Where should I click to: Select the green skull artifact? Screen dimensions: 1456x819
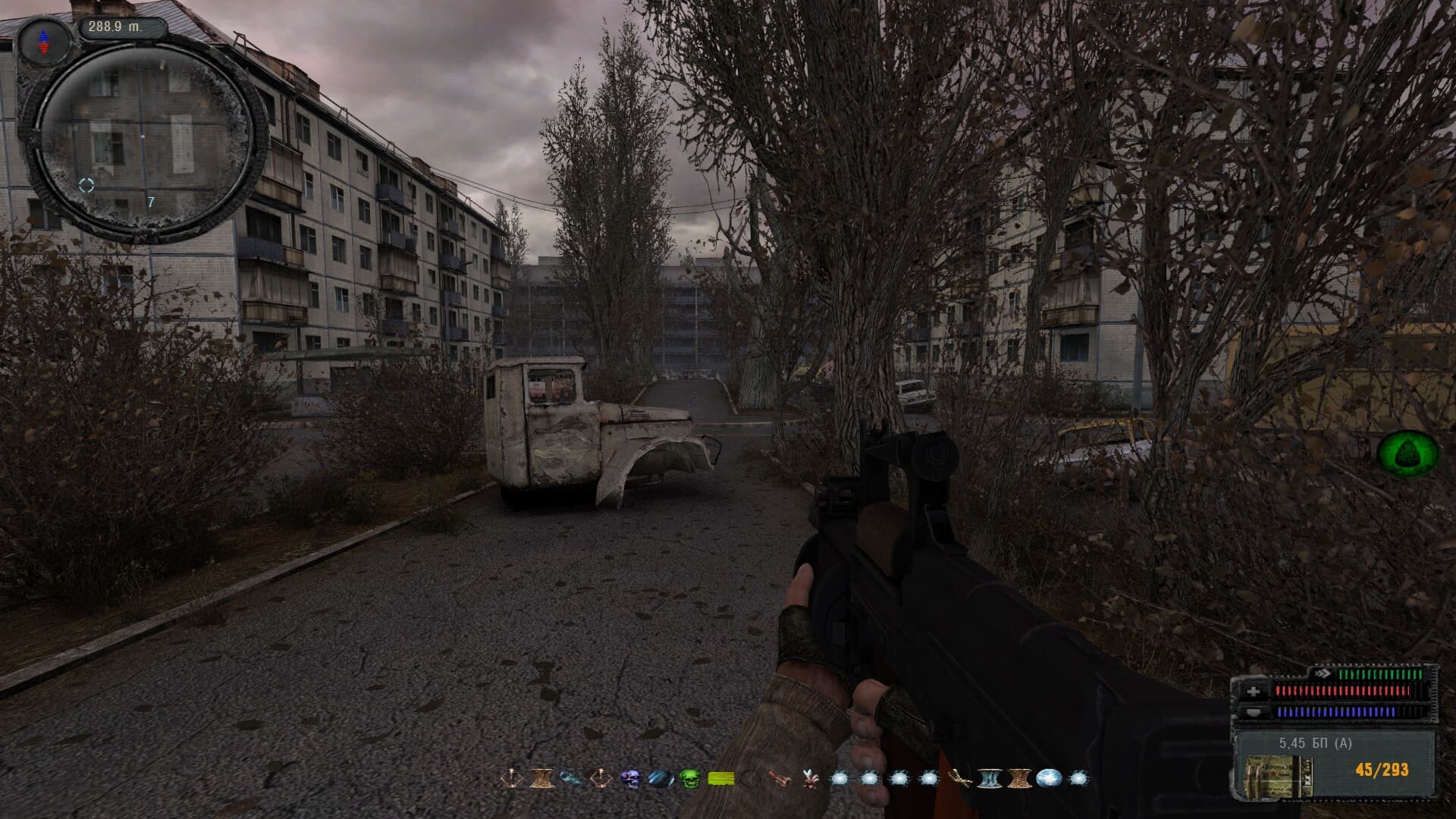coord(689,778)
